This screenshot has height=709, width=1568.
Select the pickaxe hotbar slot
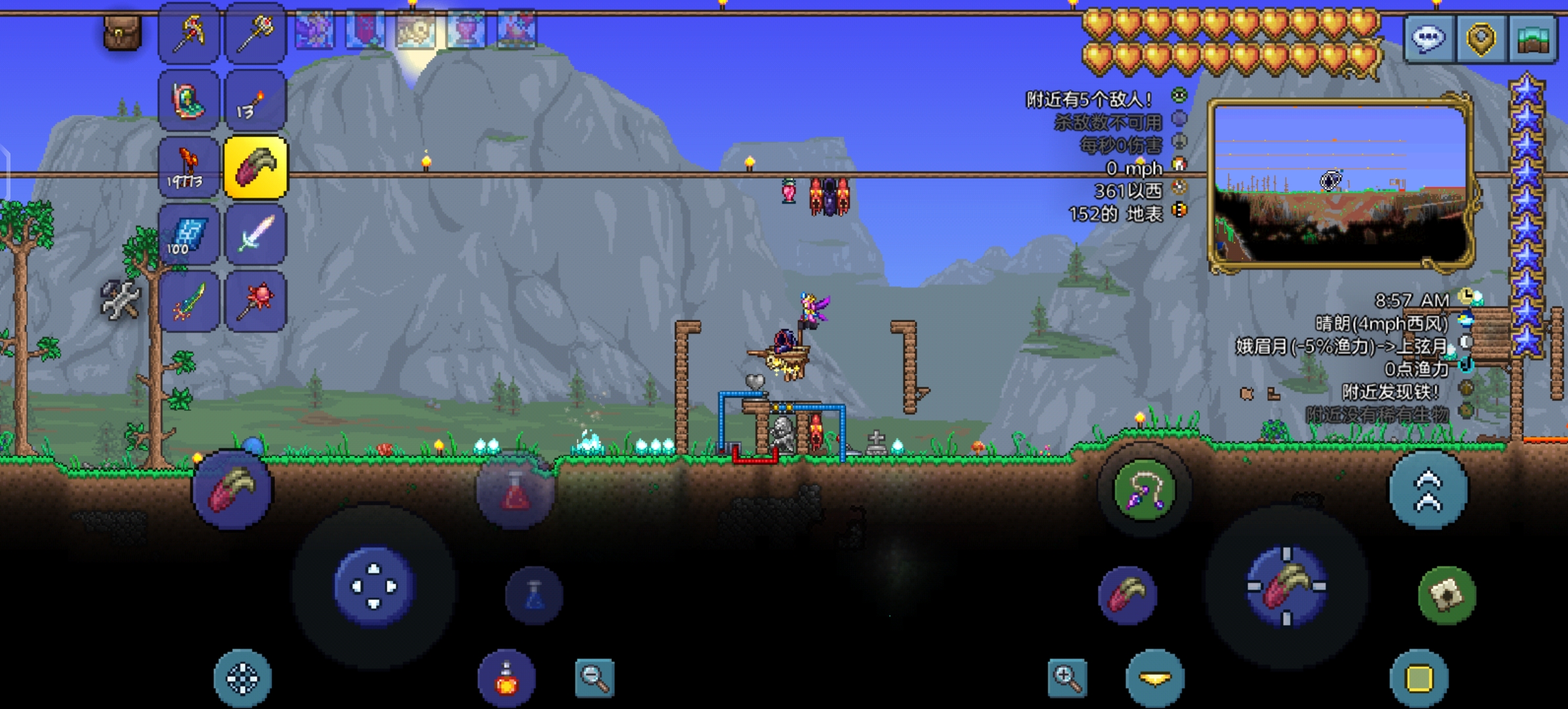point(189,33)
